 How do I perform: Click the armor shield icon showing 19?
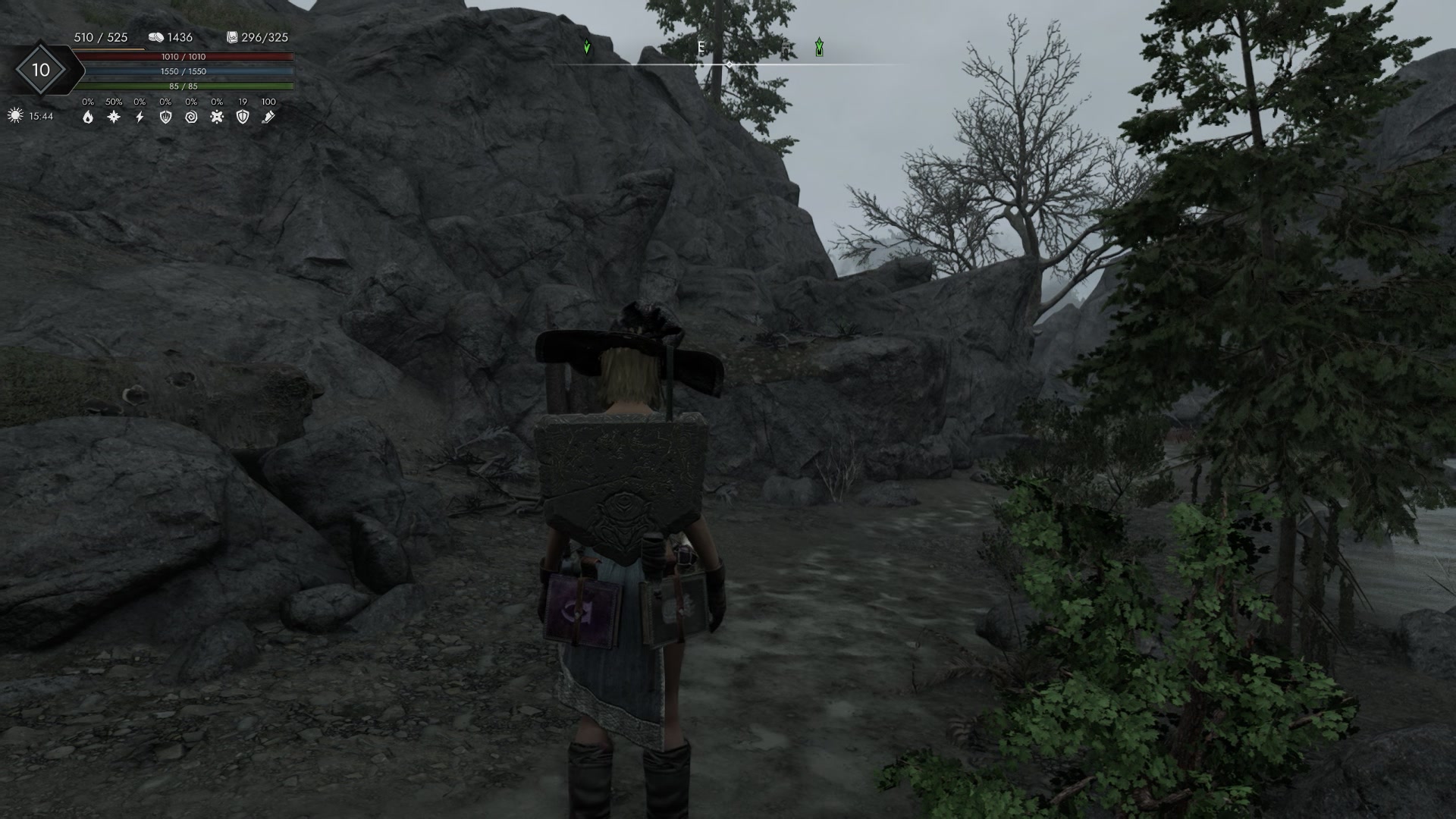pos(243,118)
